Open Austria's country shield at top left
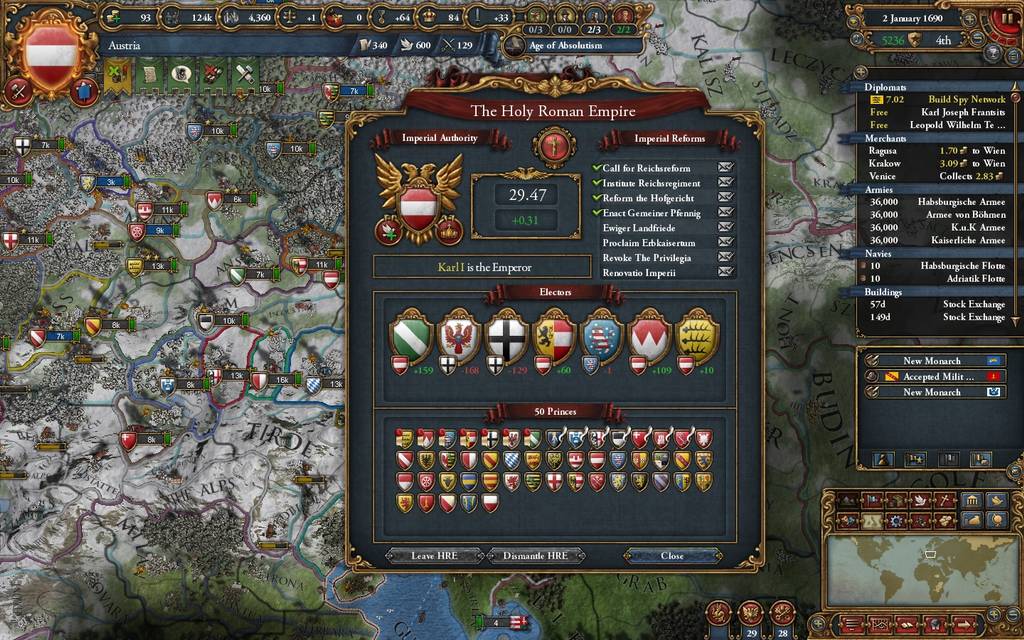1024x640 pixels. click(x=51, y=46)
